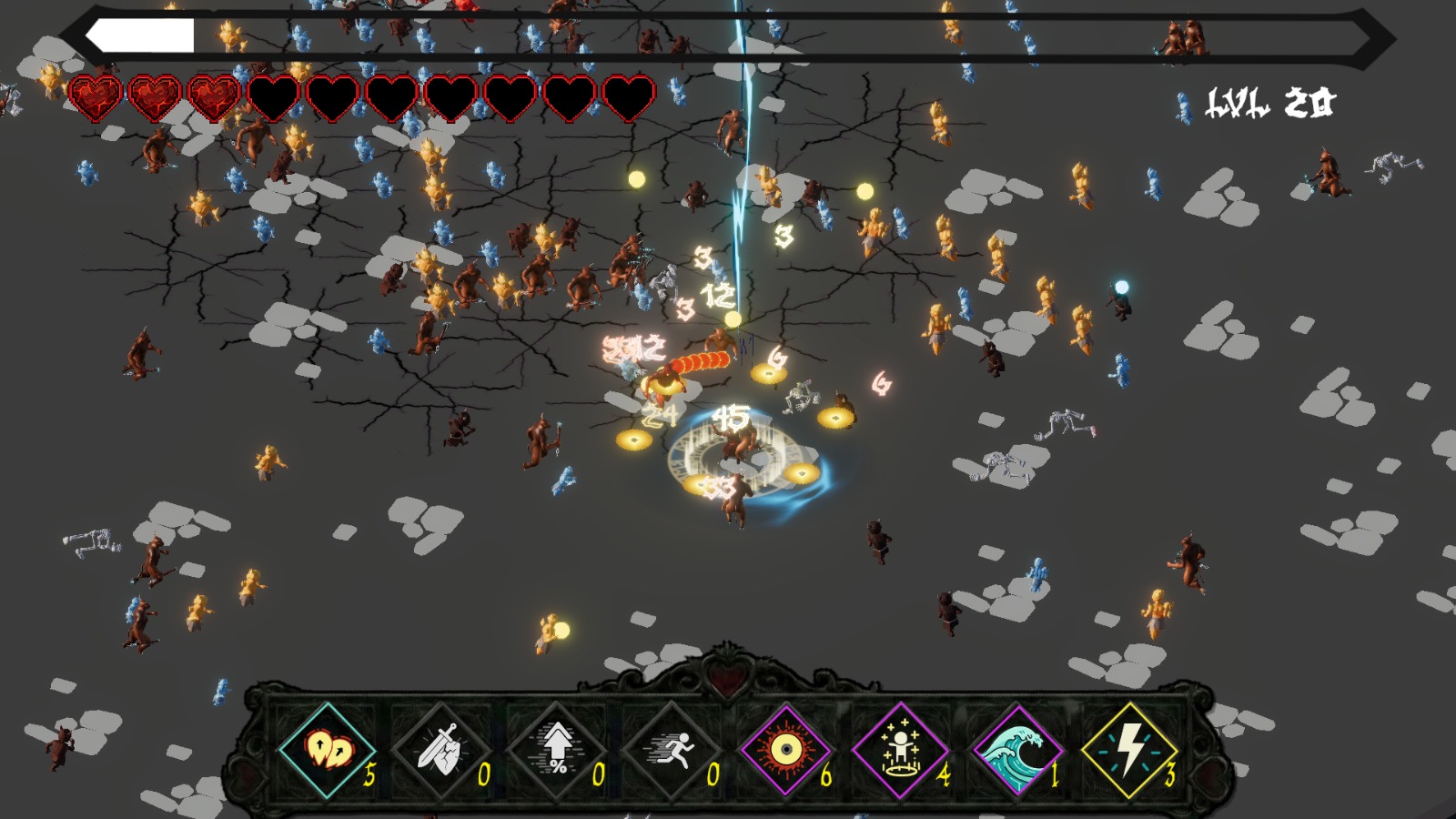Click the sparkling figure aura ability
1456x819 pixels.
point(900,751)
